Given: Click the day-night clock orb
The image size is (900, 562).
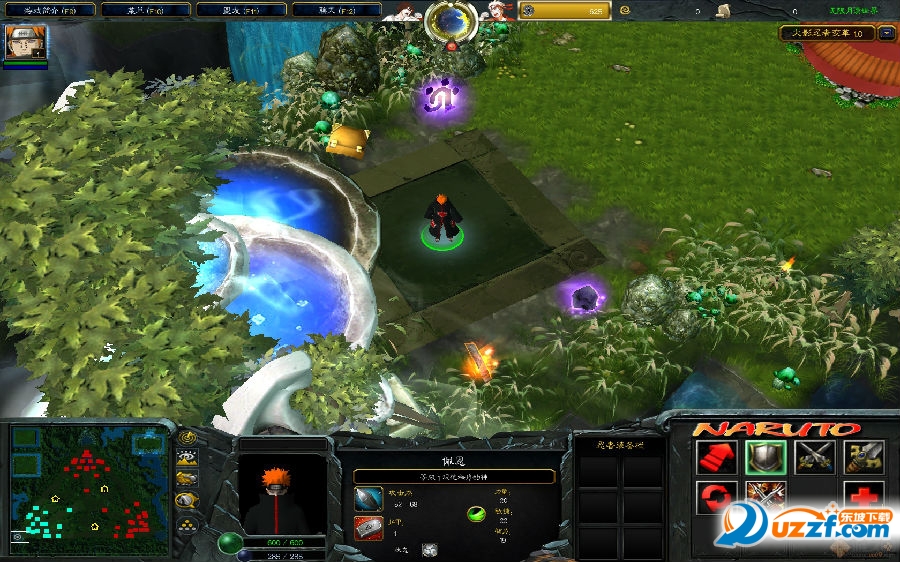Looking at the screenshot, I should pos(451,20).
